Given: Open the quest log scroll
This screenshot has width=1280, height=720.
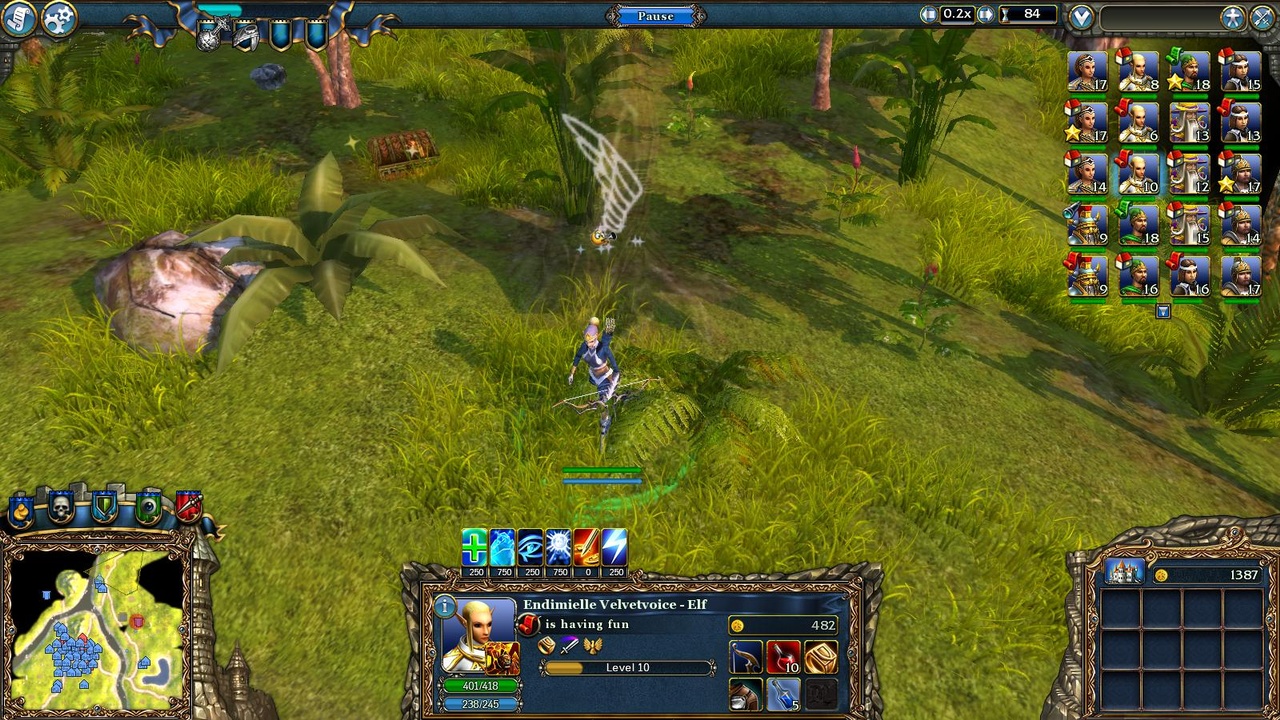Looking at the screenshot, I should pos(17,18).
